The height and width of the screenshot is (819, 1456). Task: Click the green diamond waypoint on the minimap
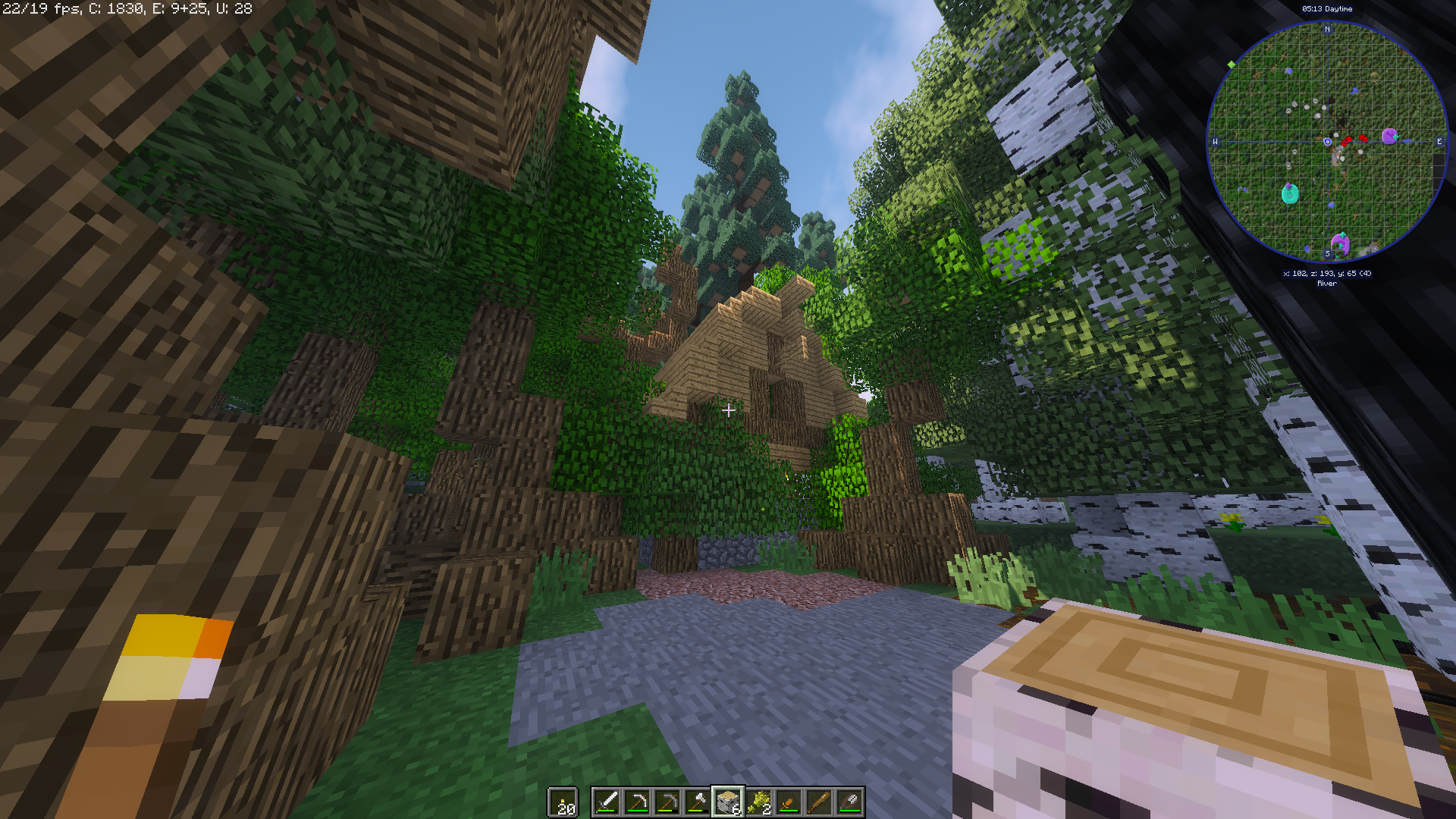(x=1230, y=64)
